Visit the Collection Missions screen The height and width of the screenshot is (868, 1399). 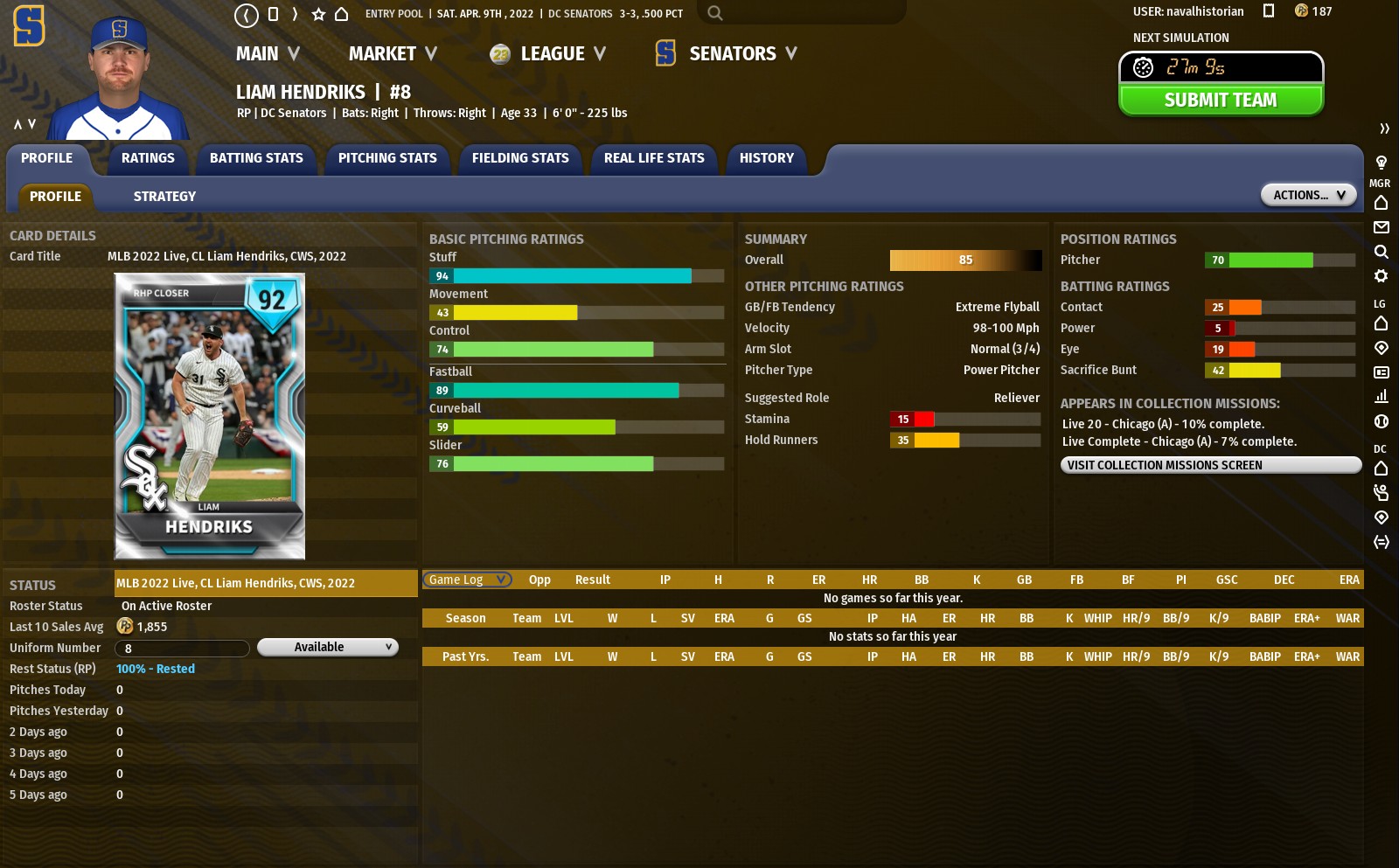(x=1210, y=465)
